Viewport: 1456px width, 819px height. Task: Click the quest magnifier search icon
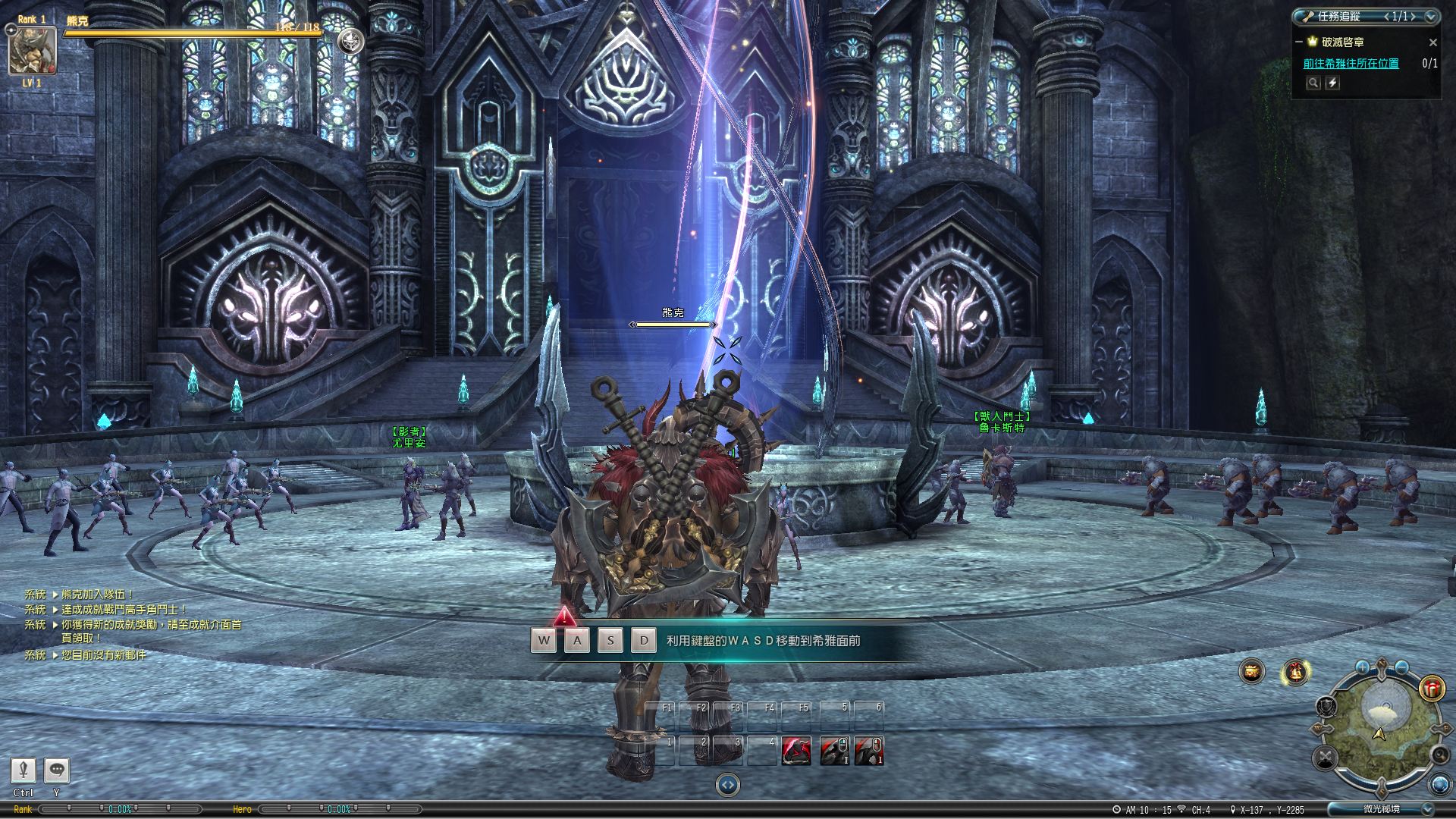pos(1313,83)
